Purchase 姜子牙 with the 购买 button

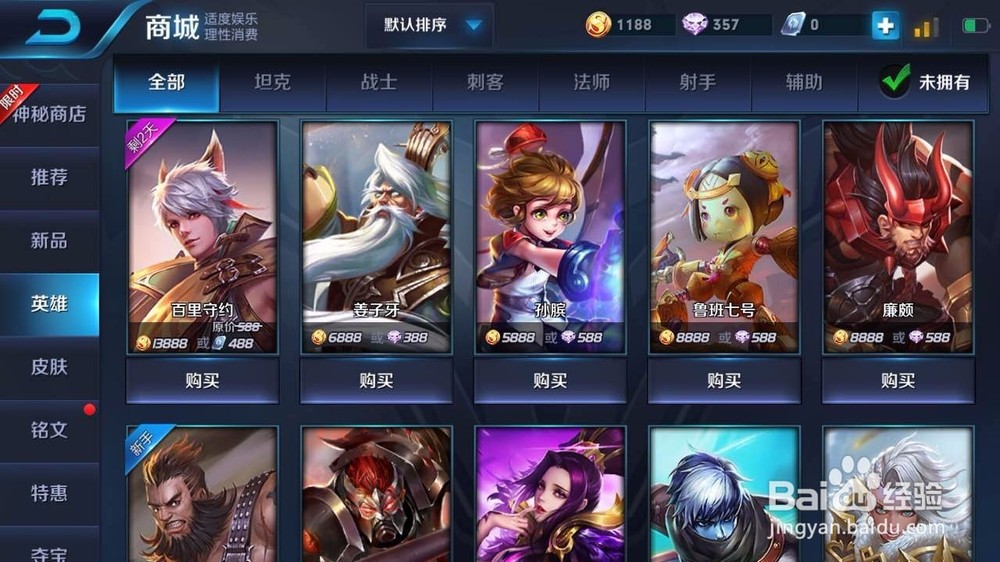click(376, 381)
